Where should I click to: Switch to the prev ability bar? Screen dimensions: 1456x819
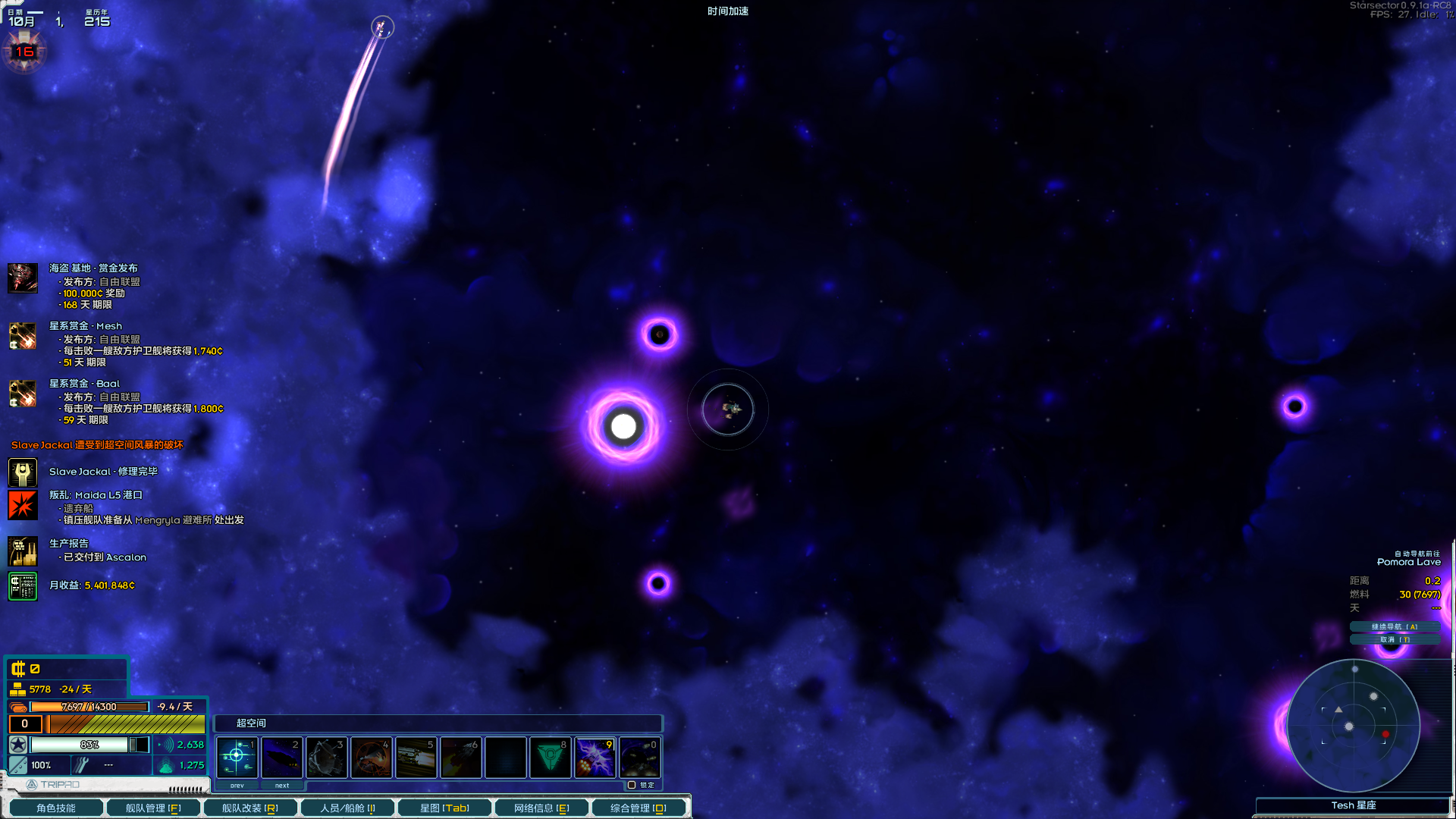(x=237, y=786)
